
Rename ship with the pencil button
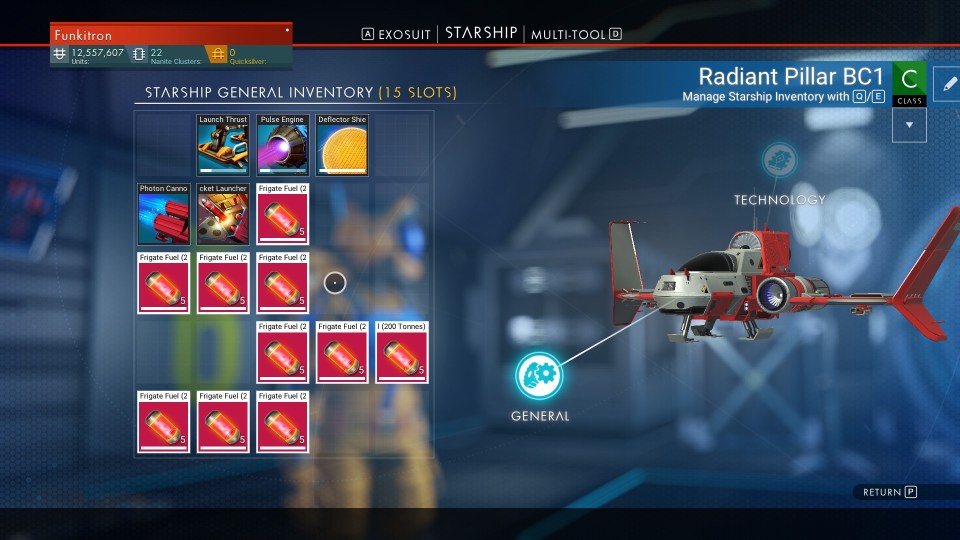[945, 83]
